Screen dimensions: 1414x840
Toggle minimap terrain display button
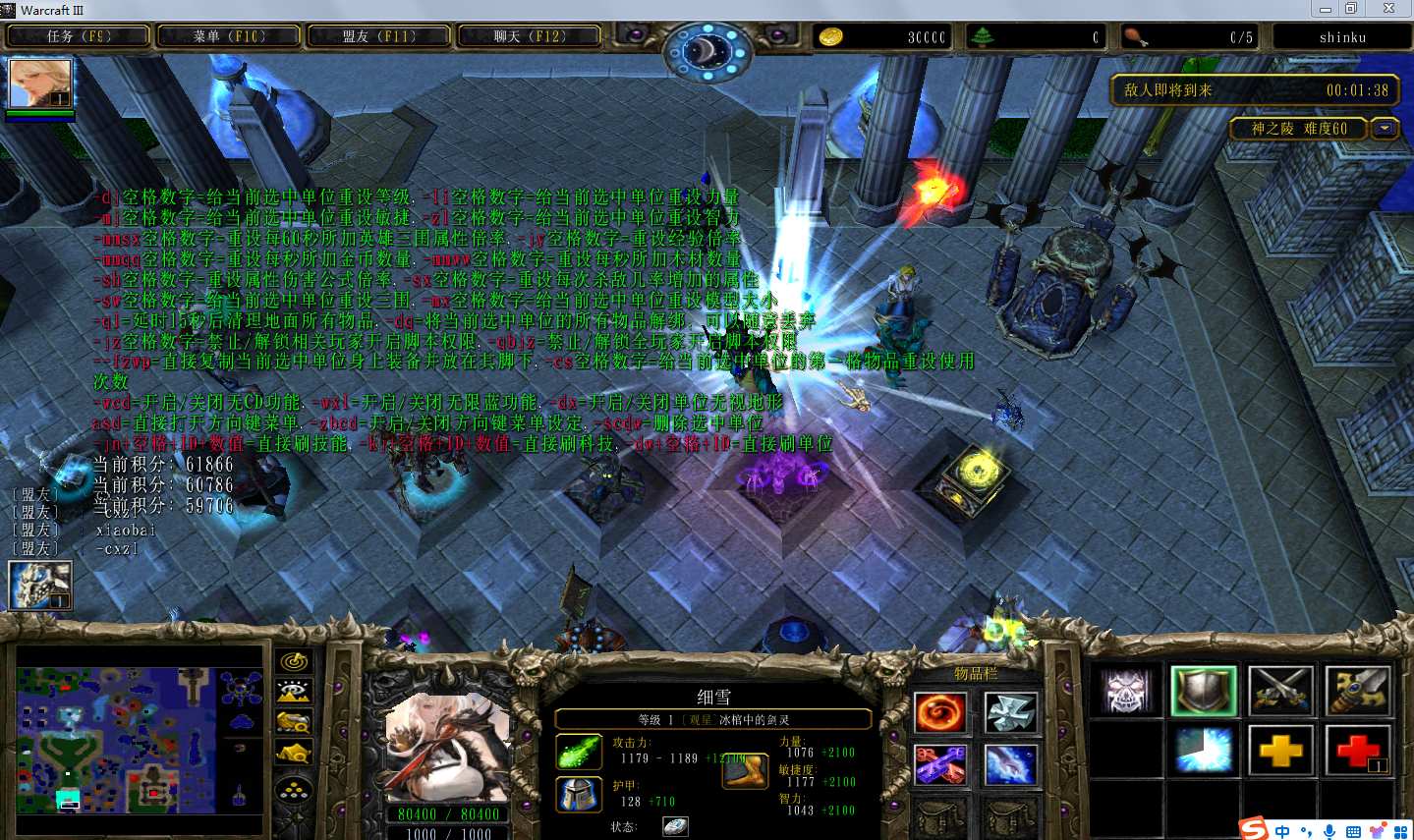[294, 692]
